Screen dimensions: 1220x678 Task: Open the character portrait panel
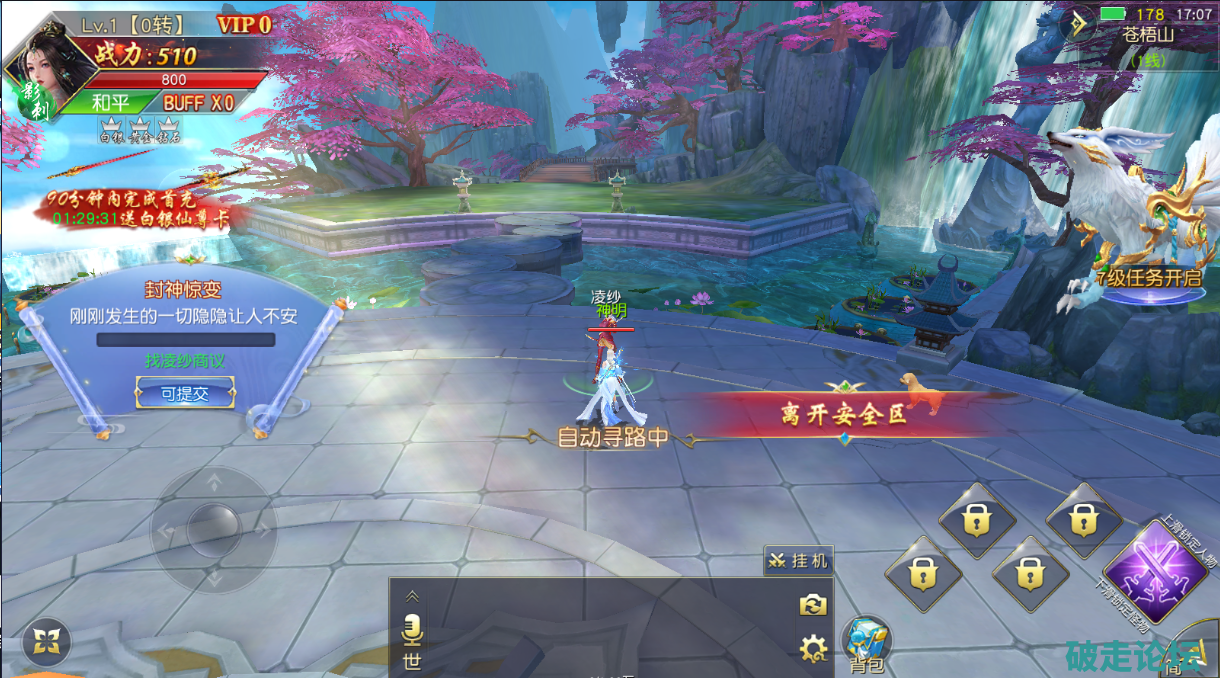pyautogui.click(x=48, y=72)
